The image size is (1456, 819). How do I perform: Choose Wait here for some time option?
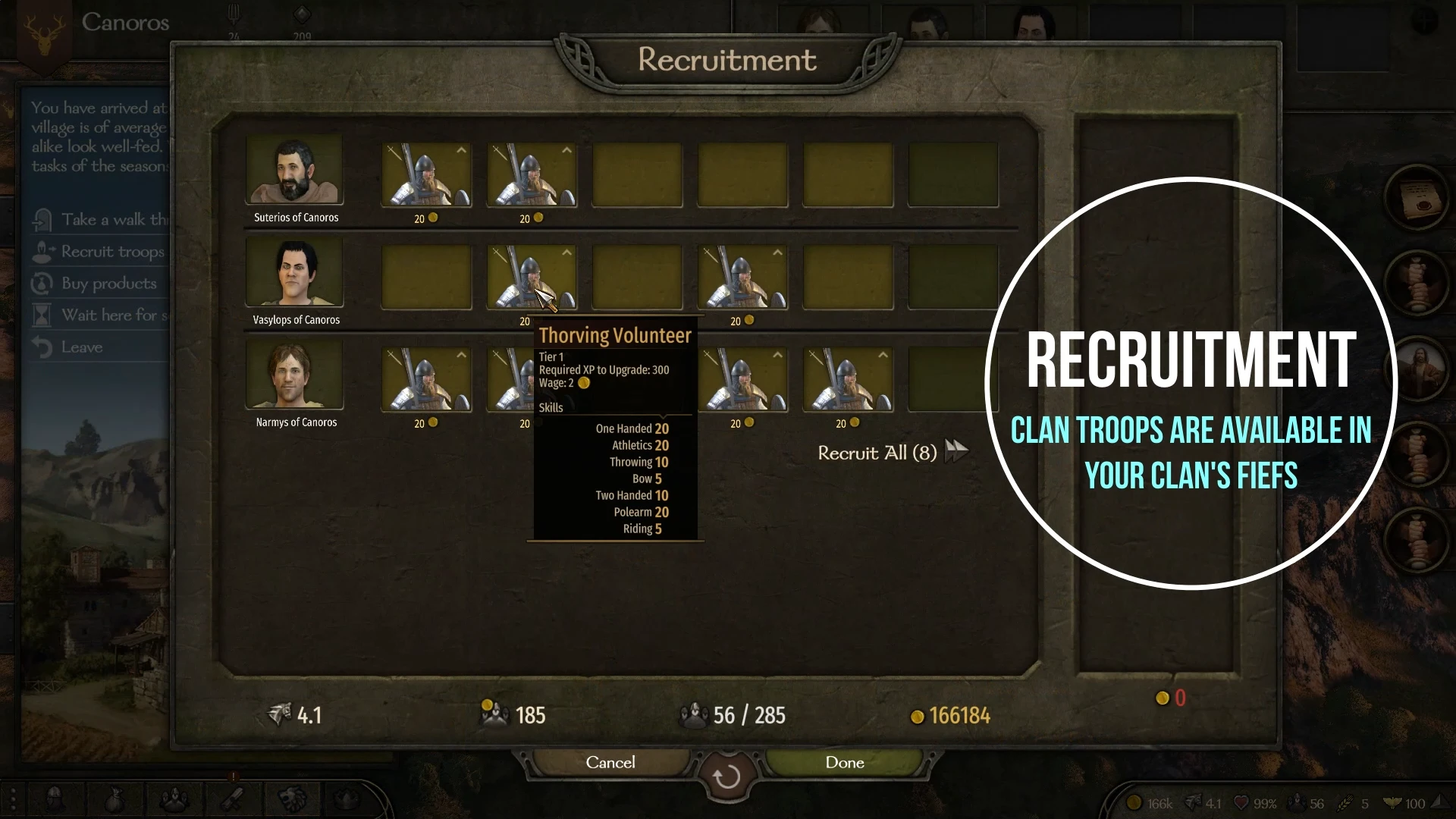pos(112,315)
